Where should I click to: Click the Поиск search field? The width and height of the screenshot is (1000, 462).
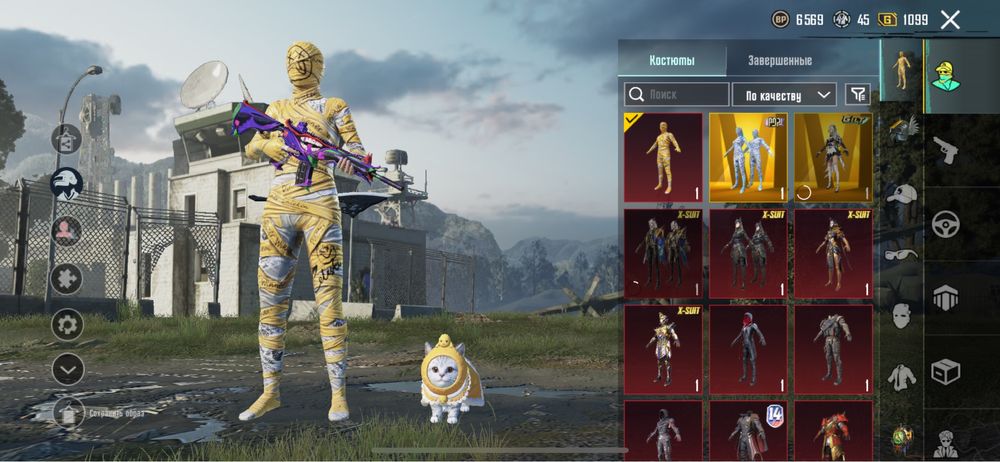677,94
